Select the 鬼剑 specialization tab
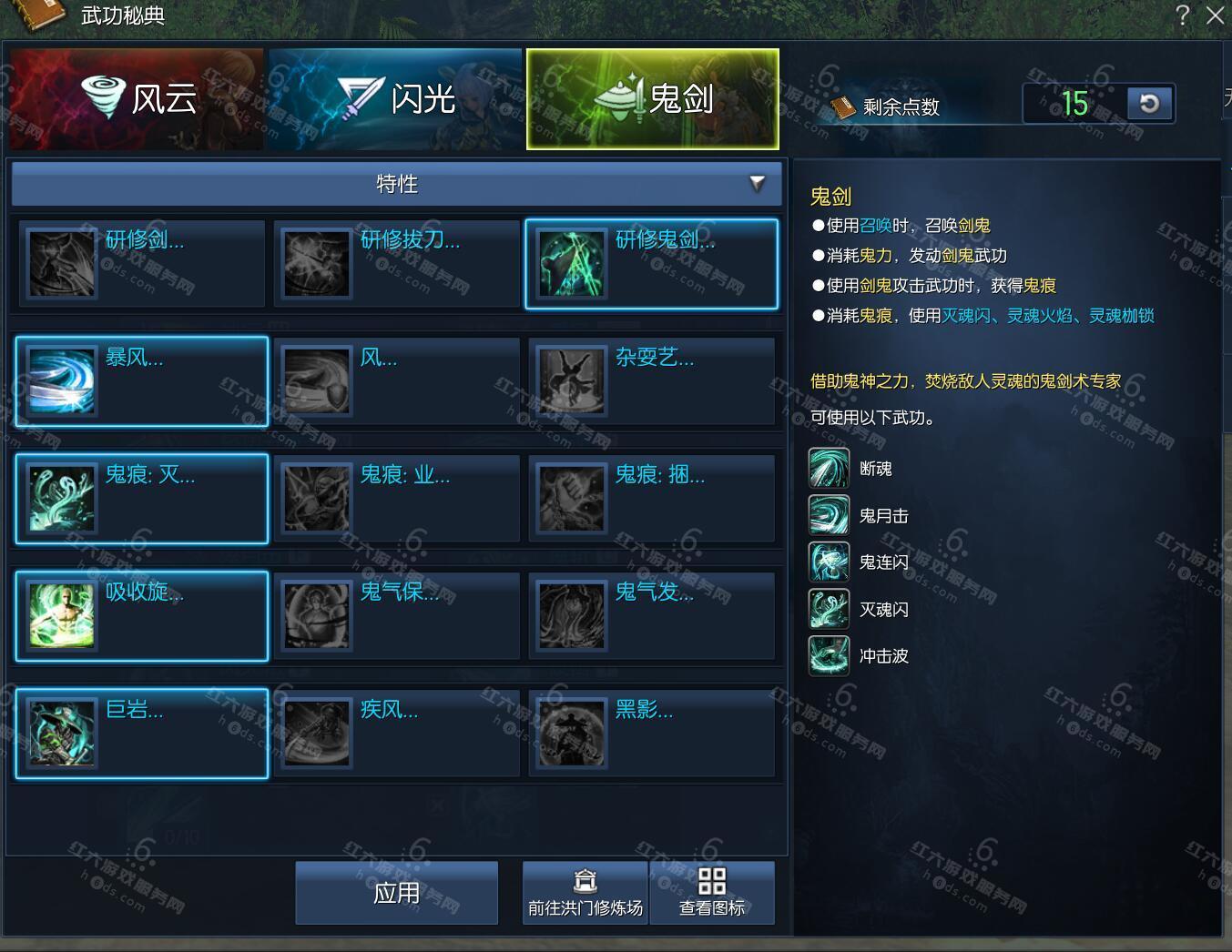This screenshot has width=1232, height=952. (652, 99)
